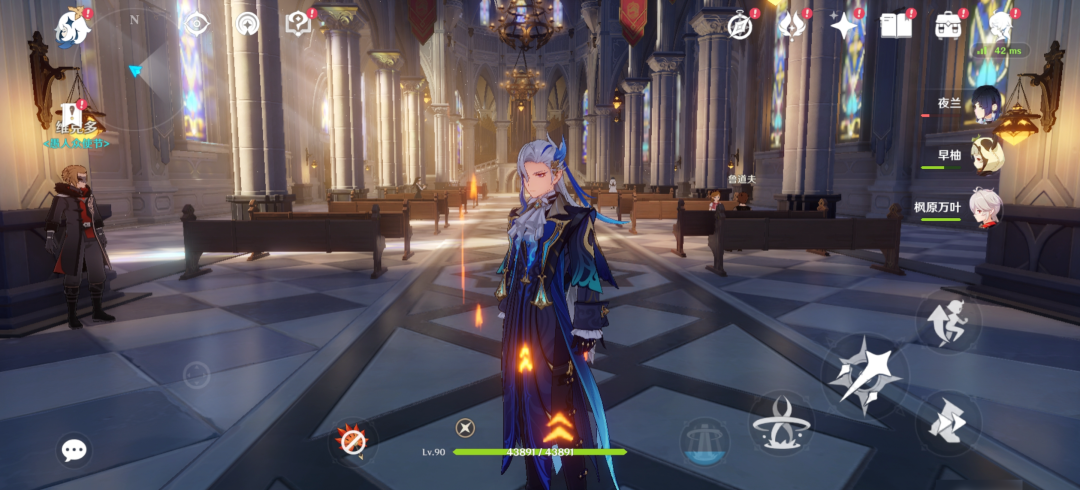The height and width of the screenshot is (490, 1080).
Task: Open the compass events icon
Action: pyautogui.click(x=740, y=26)
